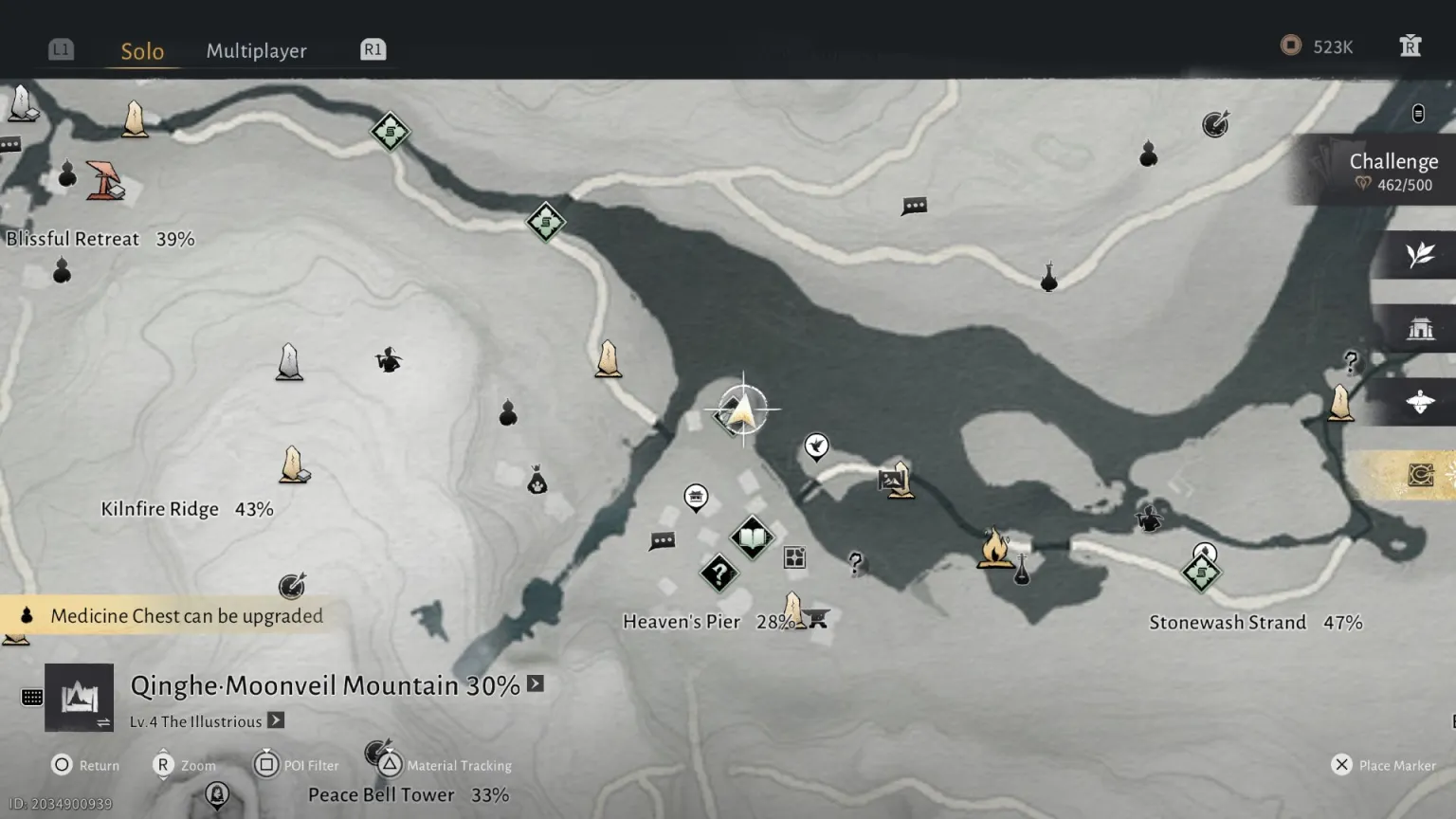Open Lv.4 The Illustrious details
Image resolution: width=1456 pixels, height=819 pixels.
tap(276, 720)
